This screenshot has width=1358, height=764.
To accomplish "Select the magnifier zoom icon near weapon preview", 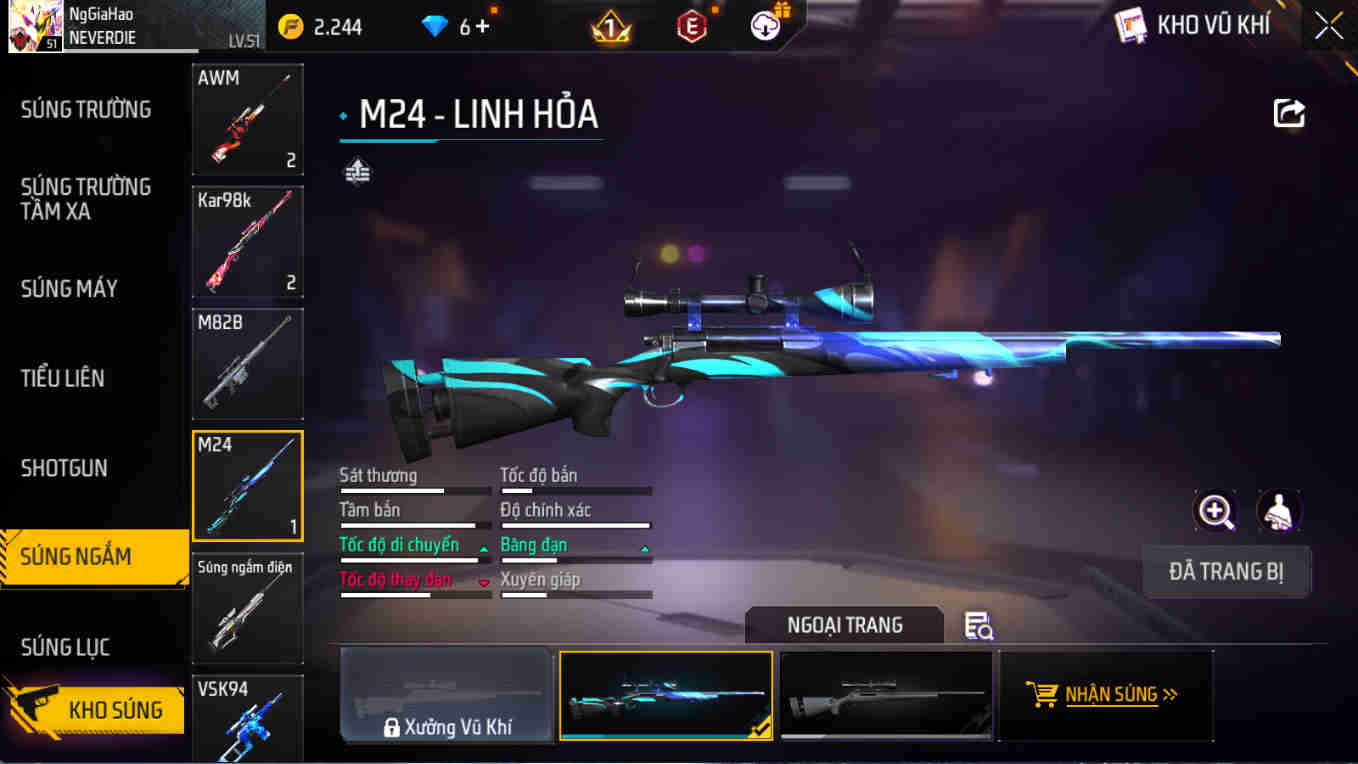I will 1216,512.
